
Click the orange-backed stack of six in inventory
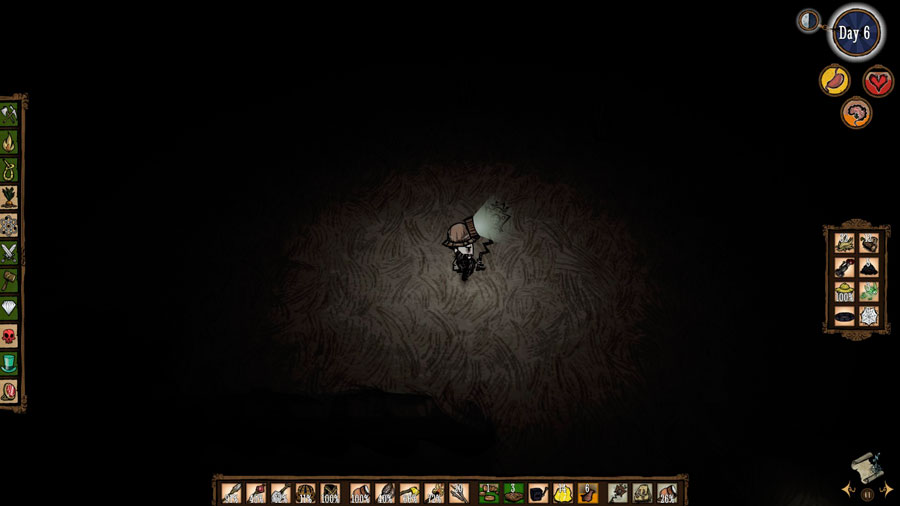click(588, 493)
